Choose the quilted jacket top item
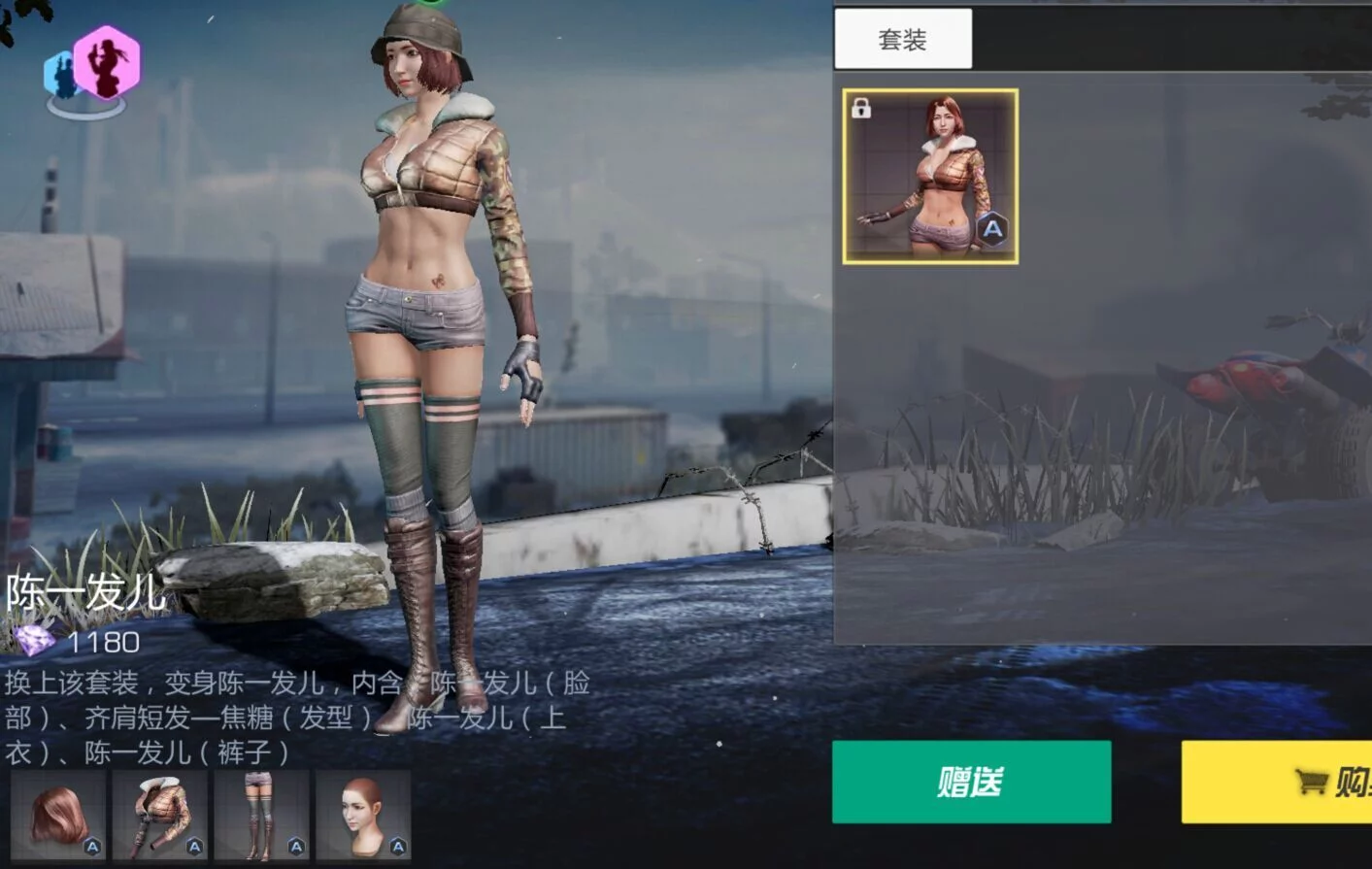Image resolution: width=1372 pixels, height=869 pixels. pos(160,816)
